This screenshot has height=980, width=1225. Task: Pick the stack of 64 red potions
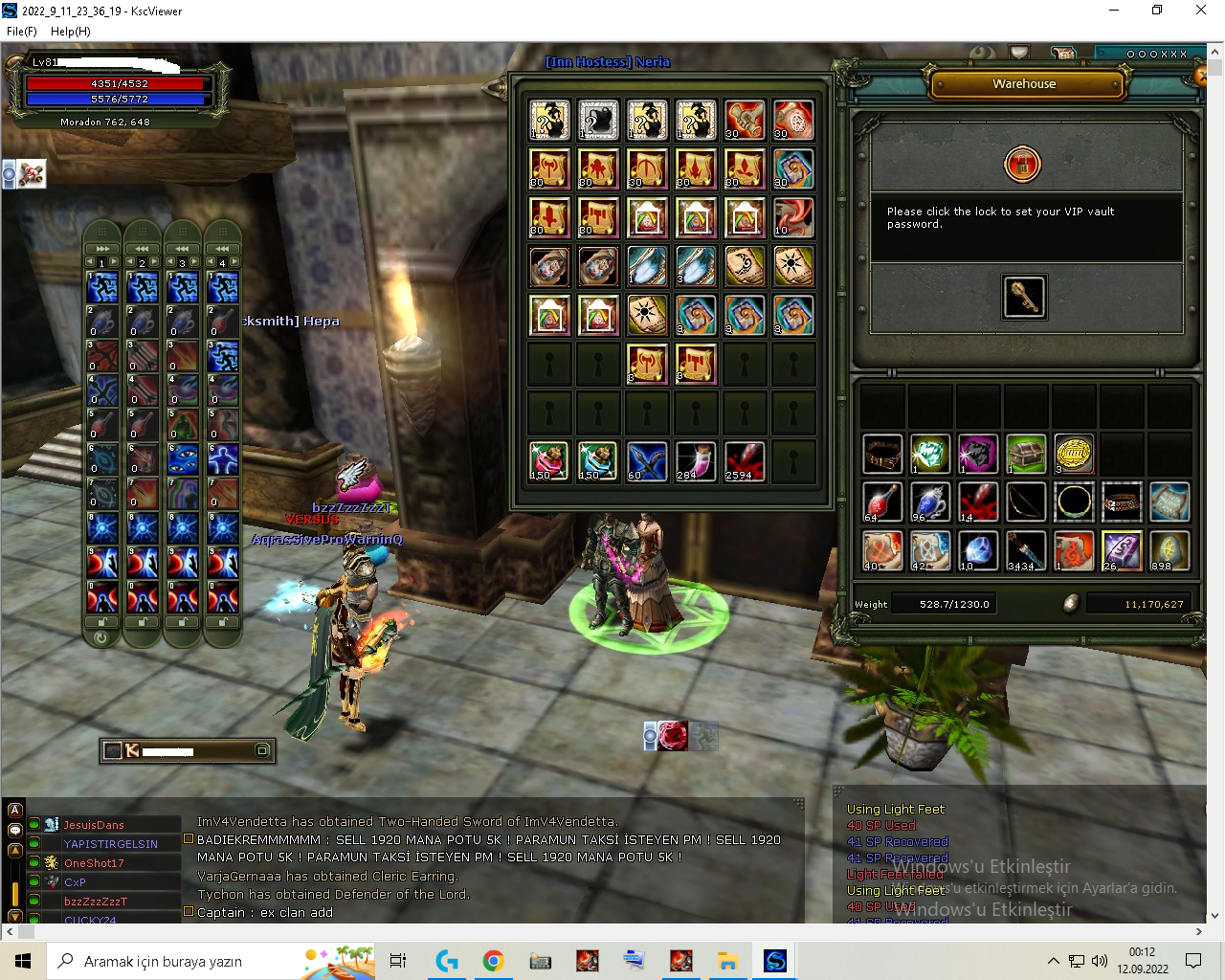(x=881, y=501)
